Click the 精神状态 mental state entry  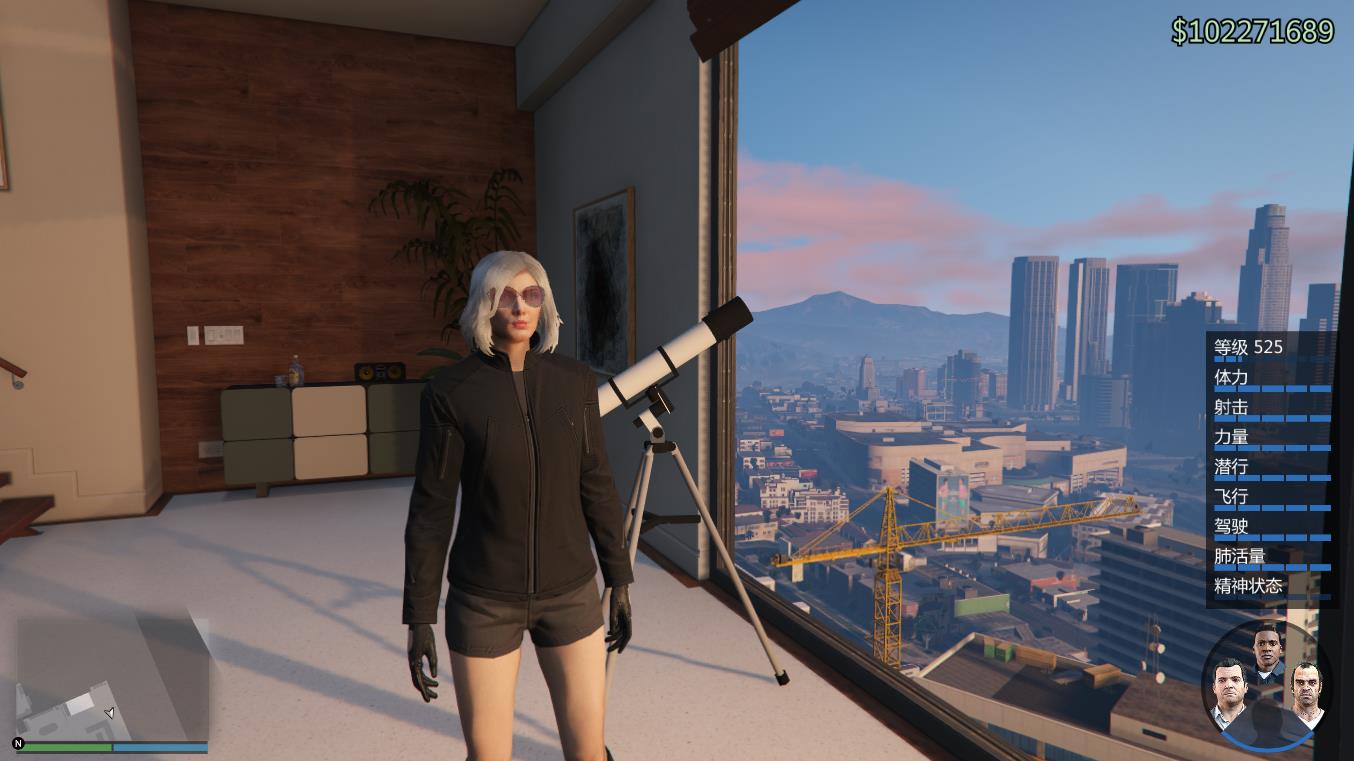click(x=1247, y=586)
